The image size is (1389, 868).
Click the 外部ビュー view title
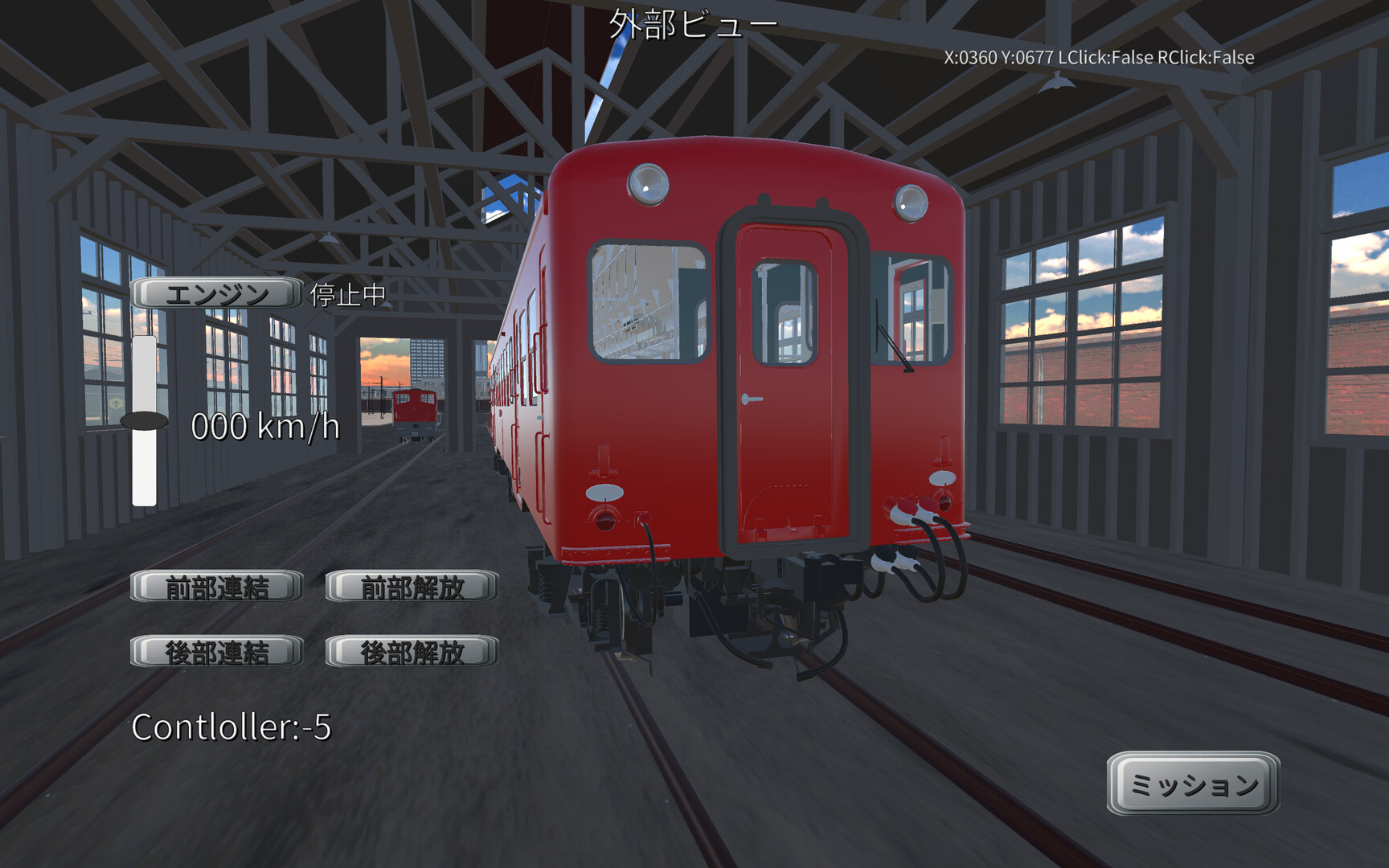(693, 23)
